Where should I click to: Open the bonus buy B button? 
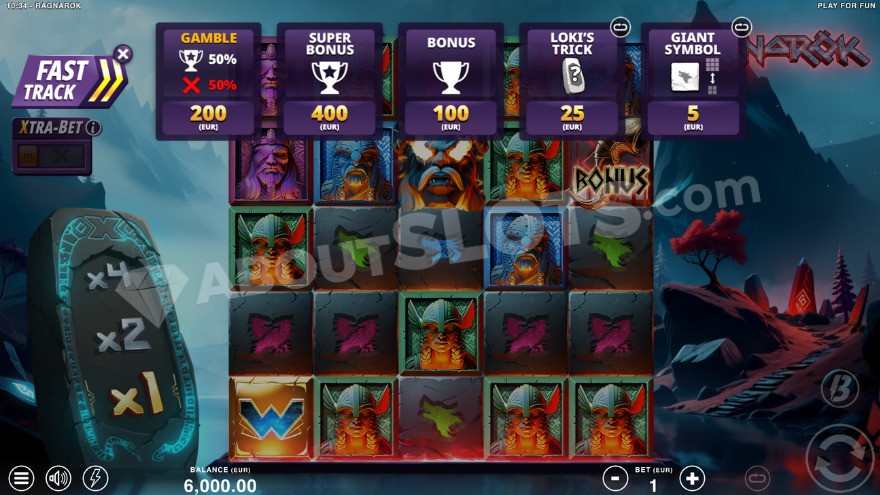[x=839, y=389]
